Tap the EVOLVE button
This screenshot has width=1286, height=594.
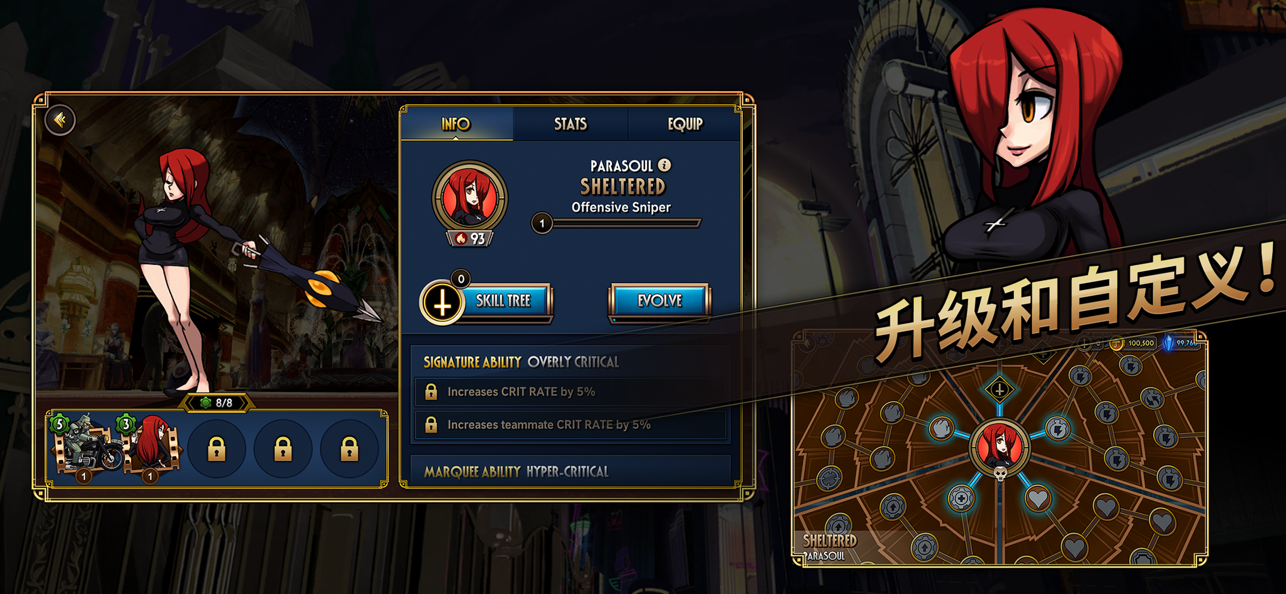[x=659, y=301]
